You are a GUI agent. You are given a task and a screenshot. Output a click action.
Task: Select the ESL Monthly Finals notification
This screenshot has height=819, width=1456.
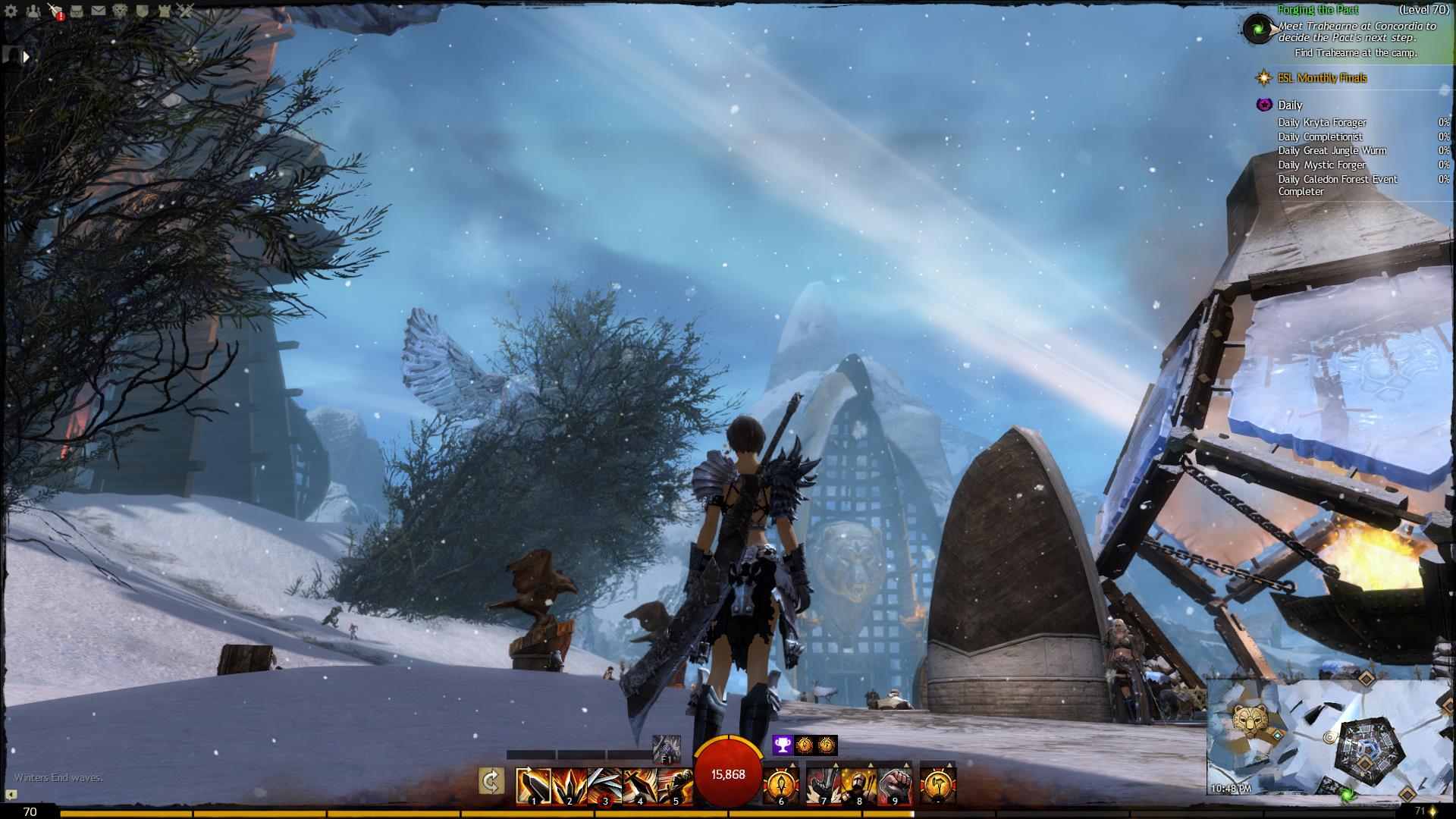tap(1332, 78)
